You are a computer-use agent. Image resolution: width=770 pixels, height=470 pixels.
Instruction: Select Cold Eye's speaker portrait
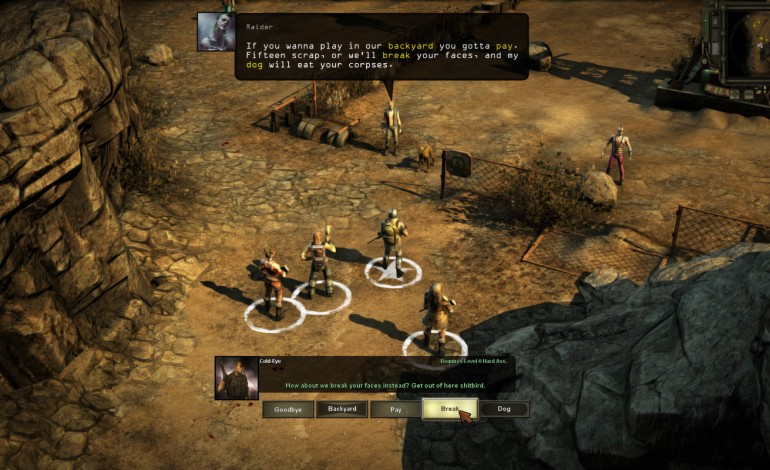[x=236, y=378]
